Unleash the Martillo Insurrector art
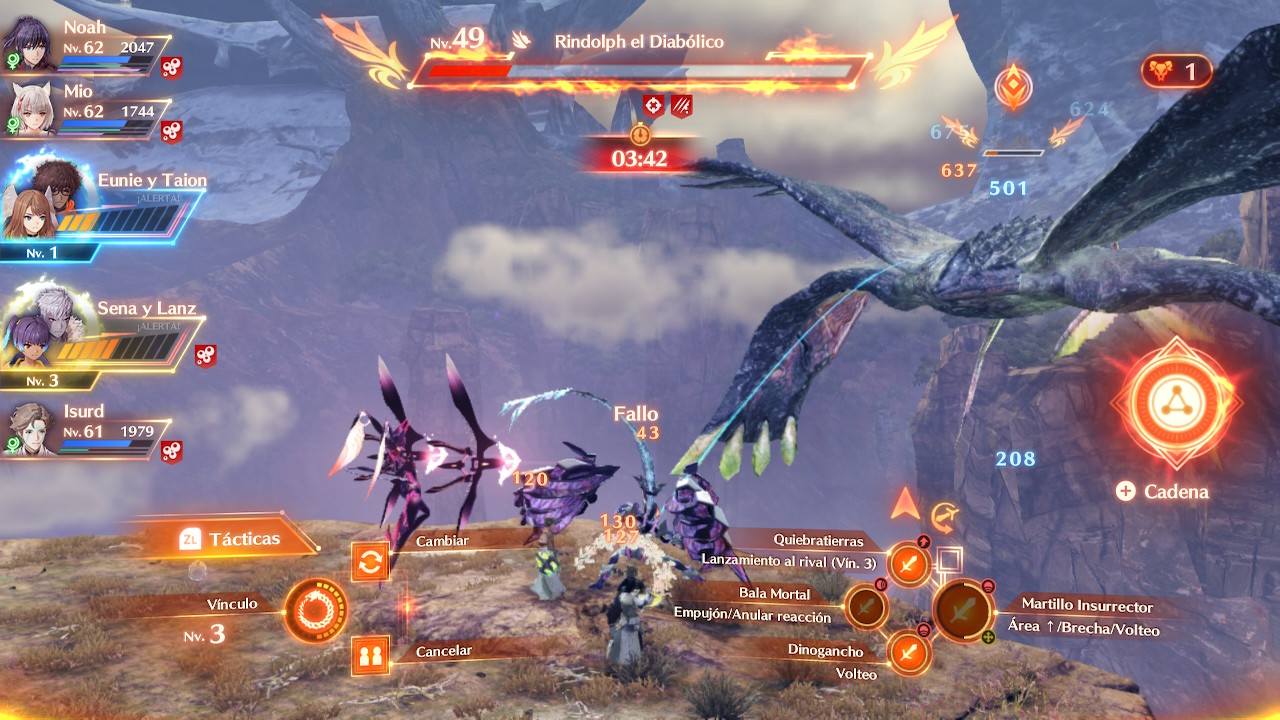Image resolution: width=1280 pixels, height=720 pixels. [962, 609]
